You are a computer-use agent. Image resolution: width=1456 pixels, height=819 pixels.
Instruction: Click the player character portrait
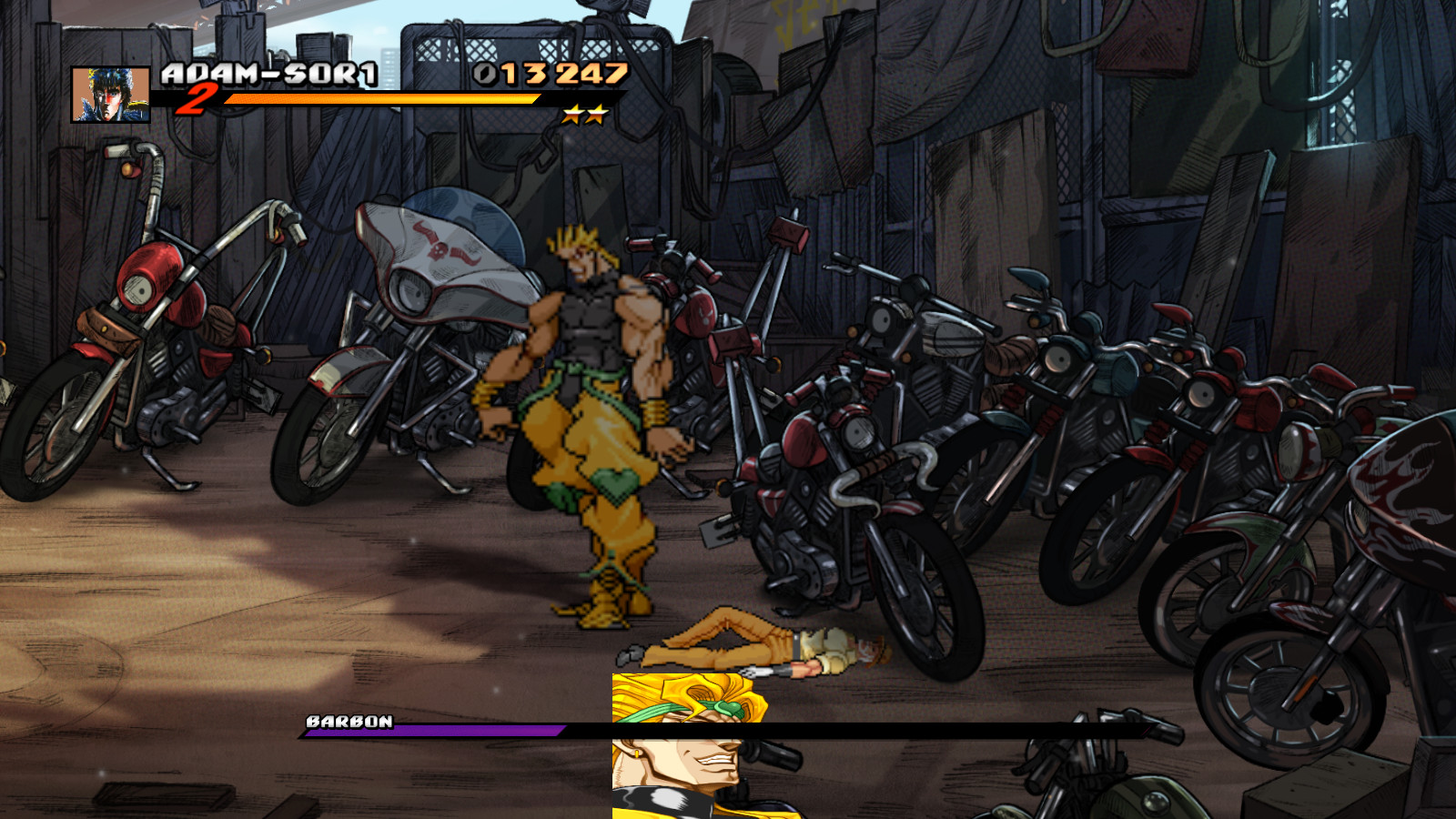point(110,95)
